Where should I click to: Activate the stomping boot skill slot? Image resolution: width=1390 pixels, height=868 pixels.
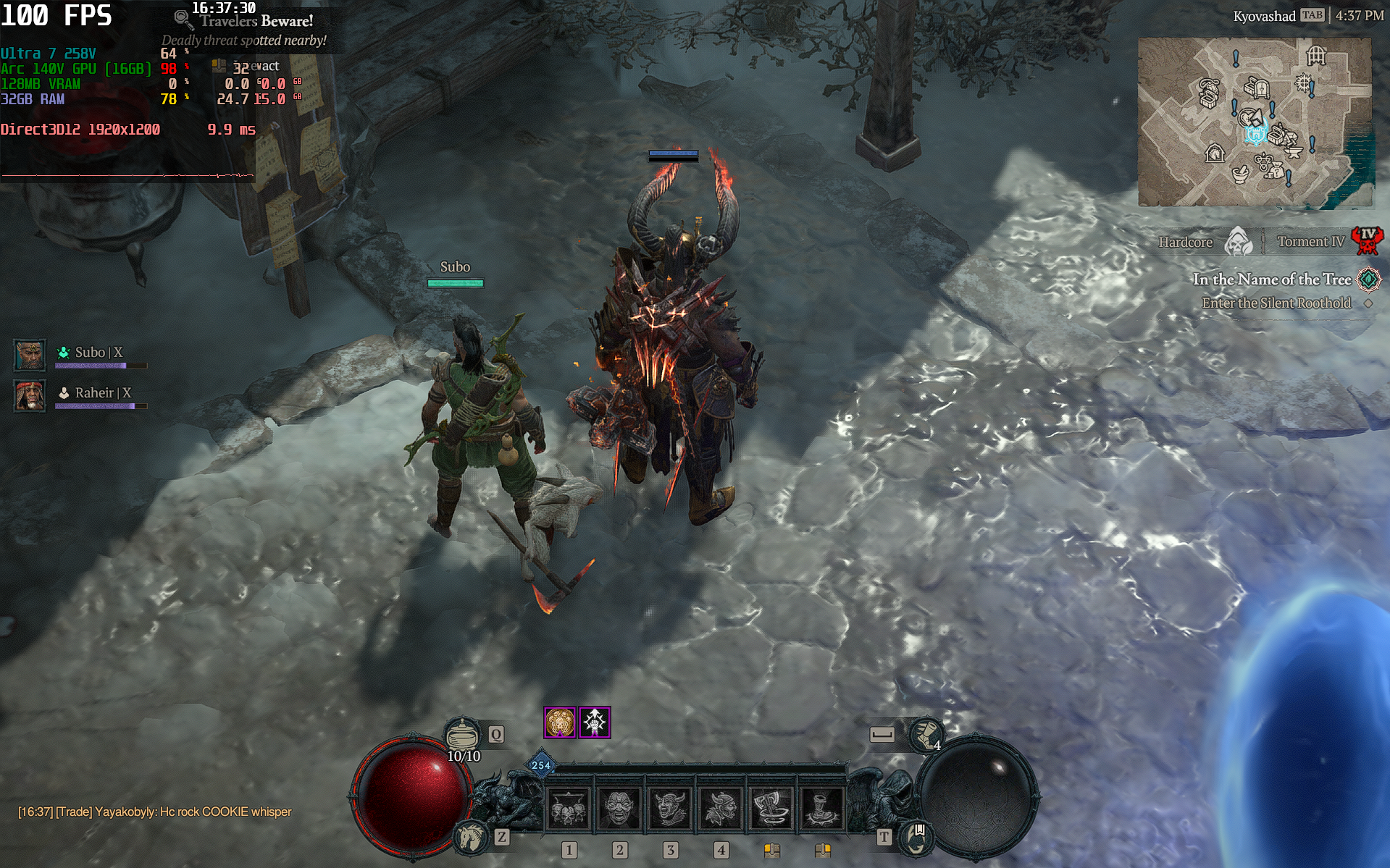point(823,806)
